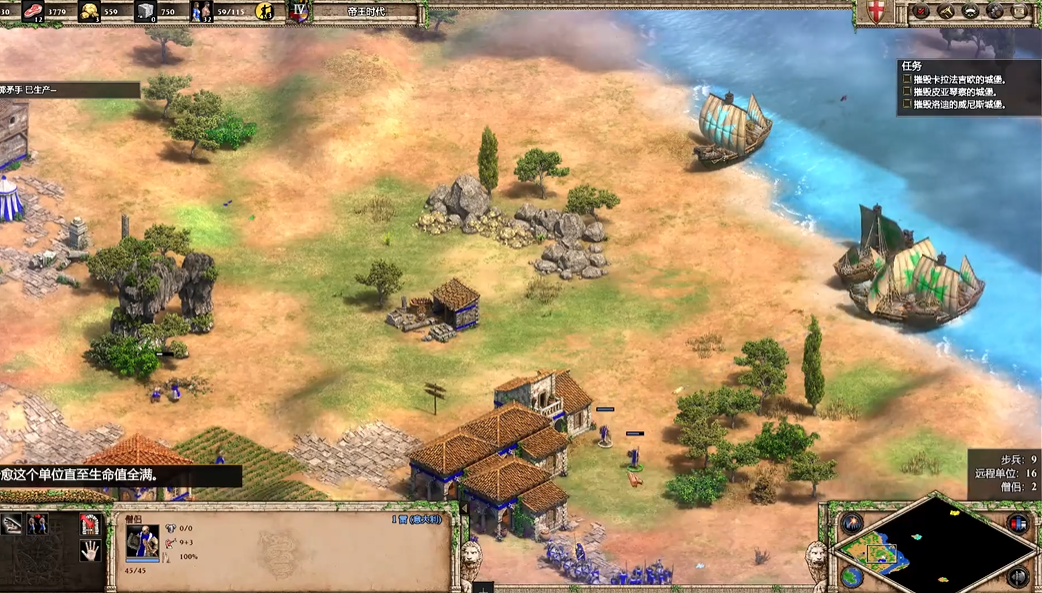Viewport: 1042px width, 593px height.
Task: Select the first objective in the quest list
Action: tap(955, 79)
